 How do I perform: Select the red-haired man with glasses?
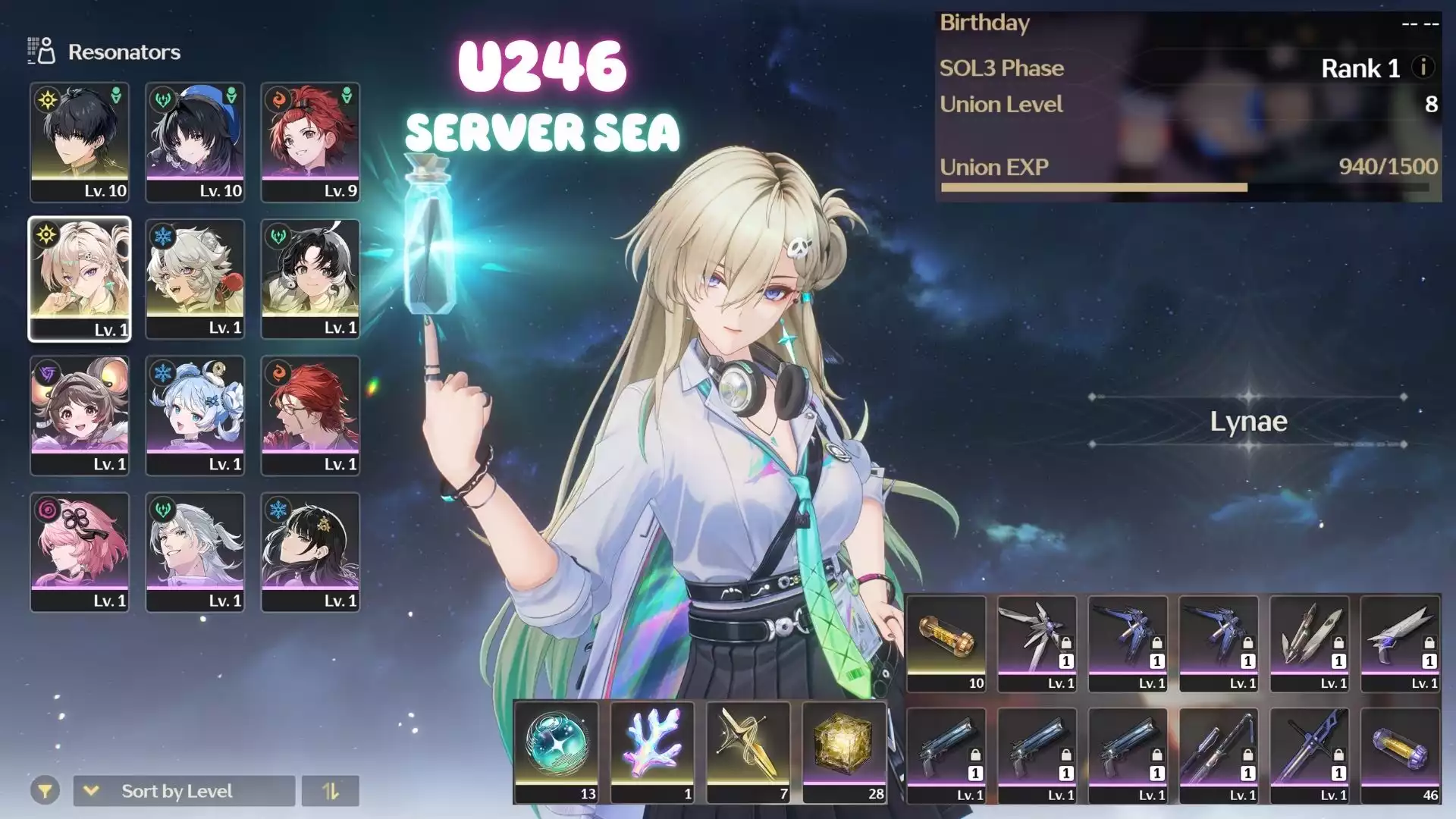(310, 415)
